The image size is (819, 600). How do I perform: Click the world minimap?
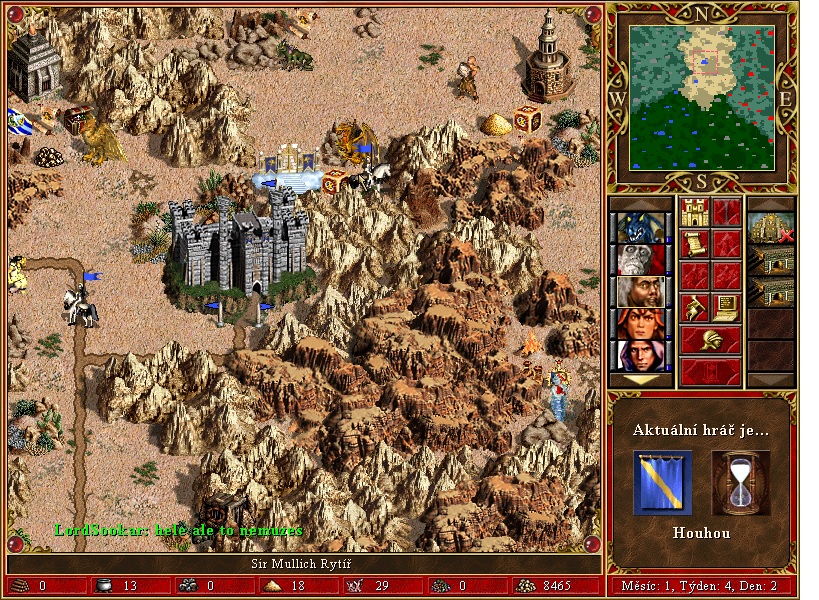(701, 96)
